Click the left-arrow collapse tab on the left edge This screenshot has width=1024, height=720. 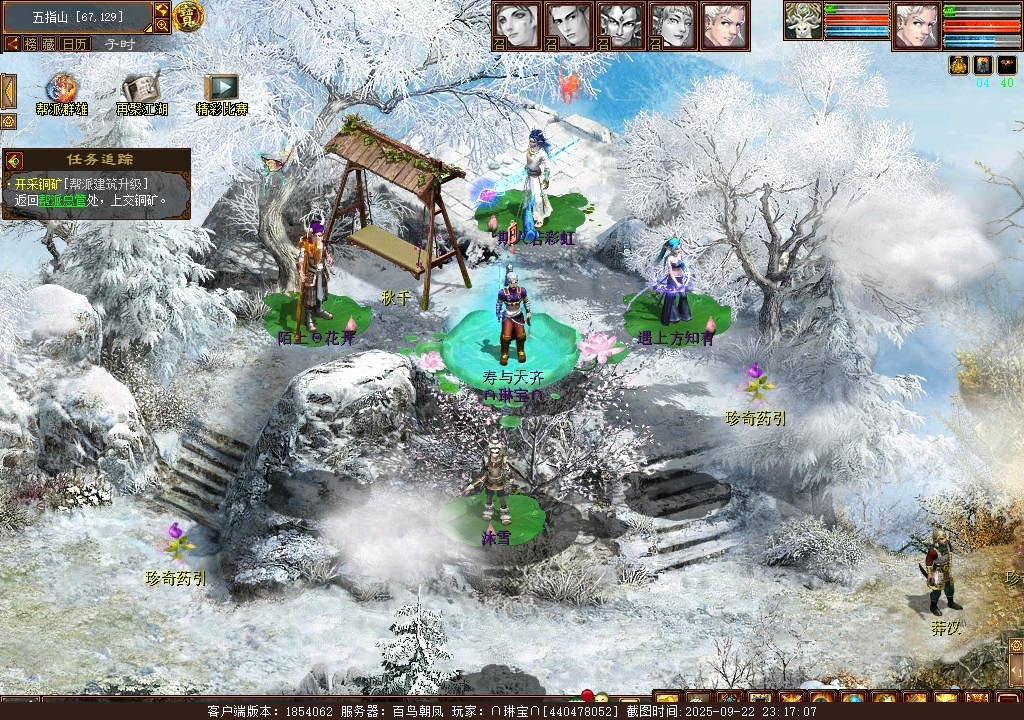click(8, 92)
